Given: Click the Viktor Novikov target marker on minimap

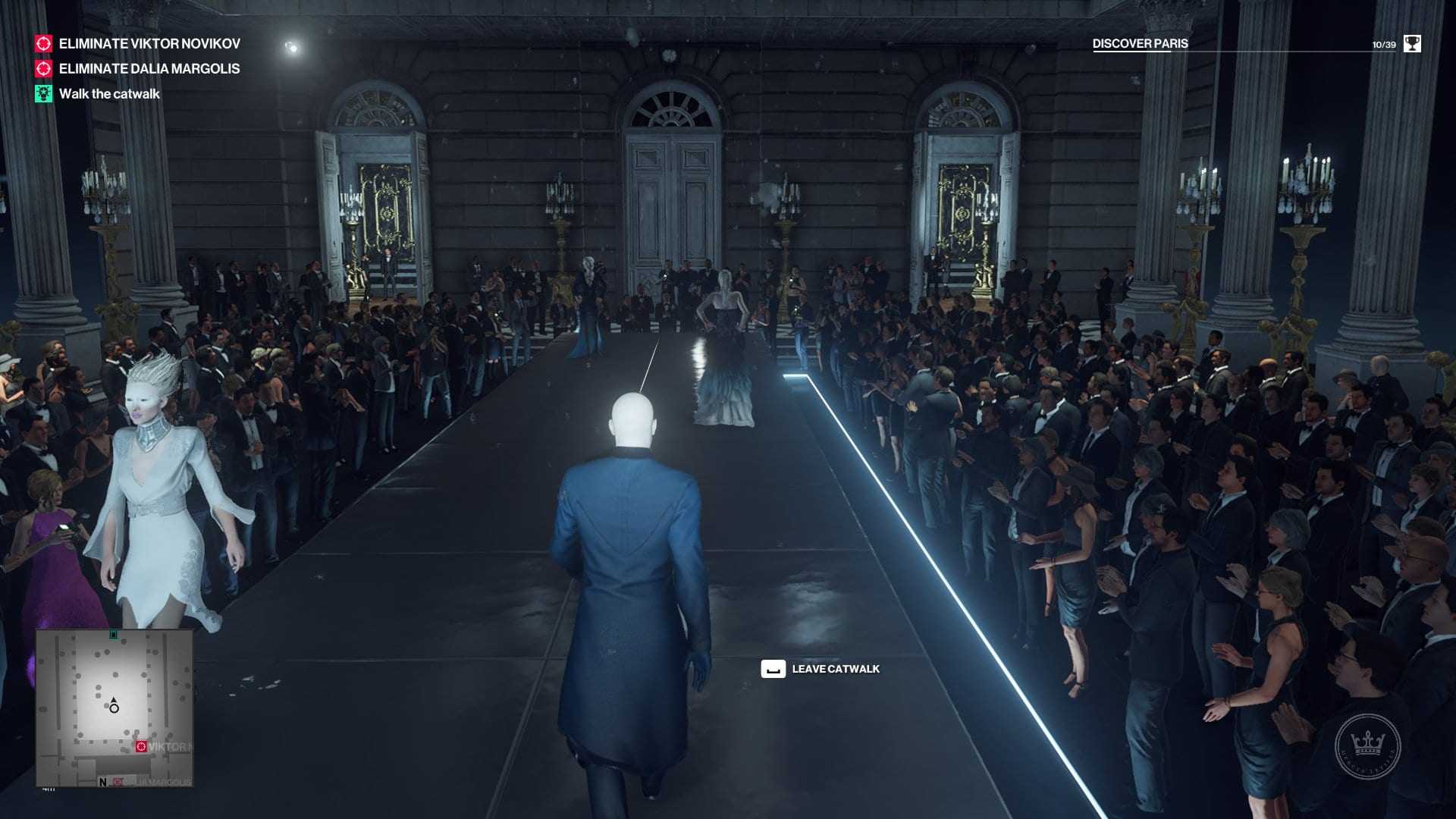Looking at the screenshot, I should (x=141, y=747).
